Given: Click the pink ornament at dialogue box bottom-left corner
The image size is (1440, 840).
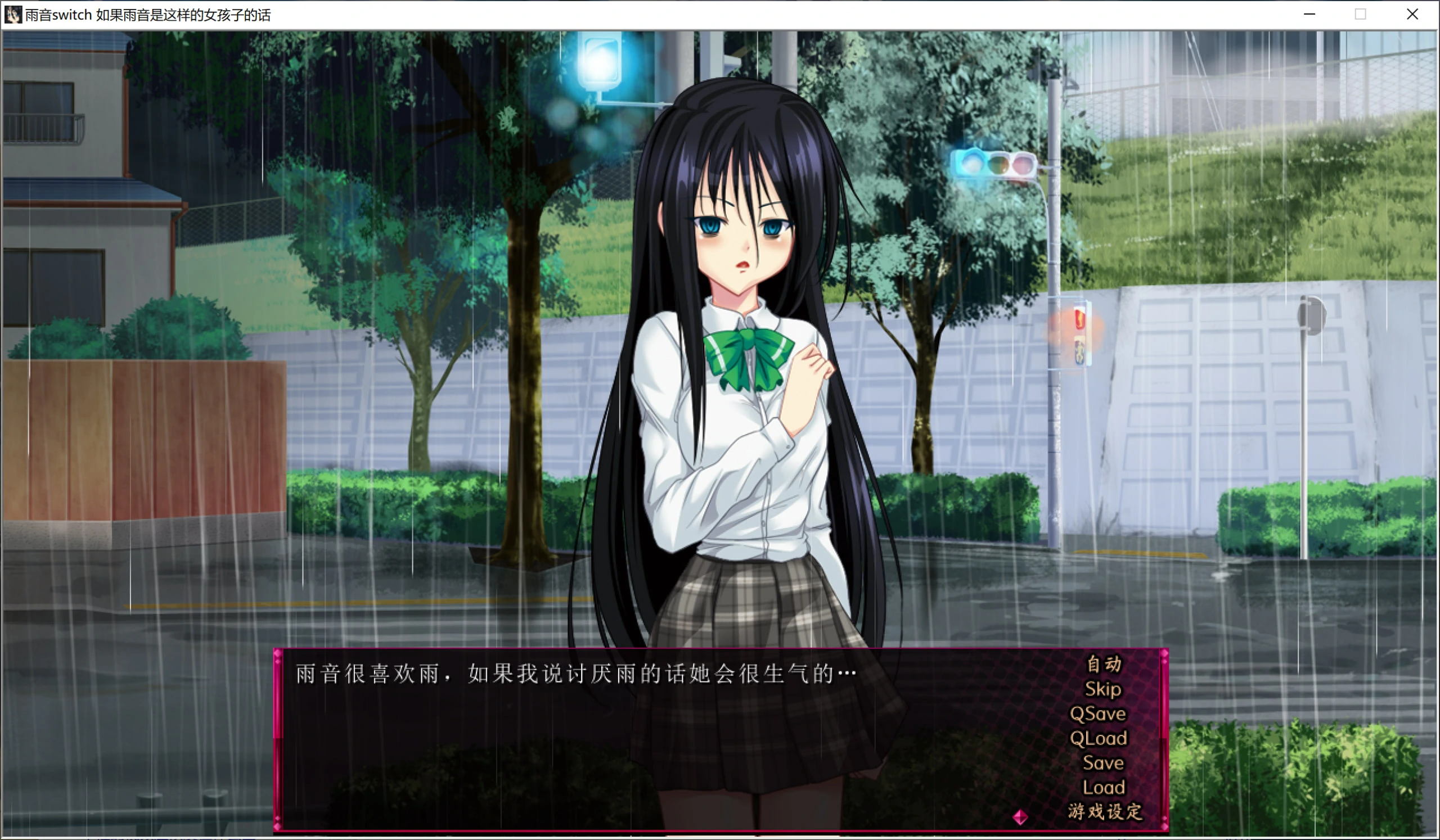Looking at the screenshot, I should 278,827.
